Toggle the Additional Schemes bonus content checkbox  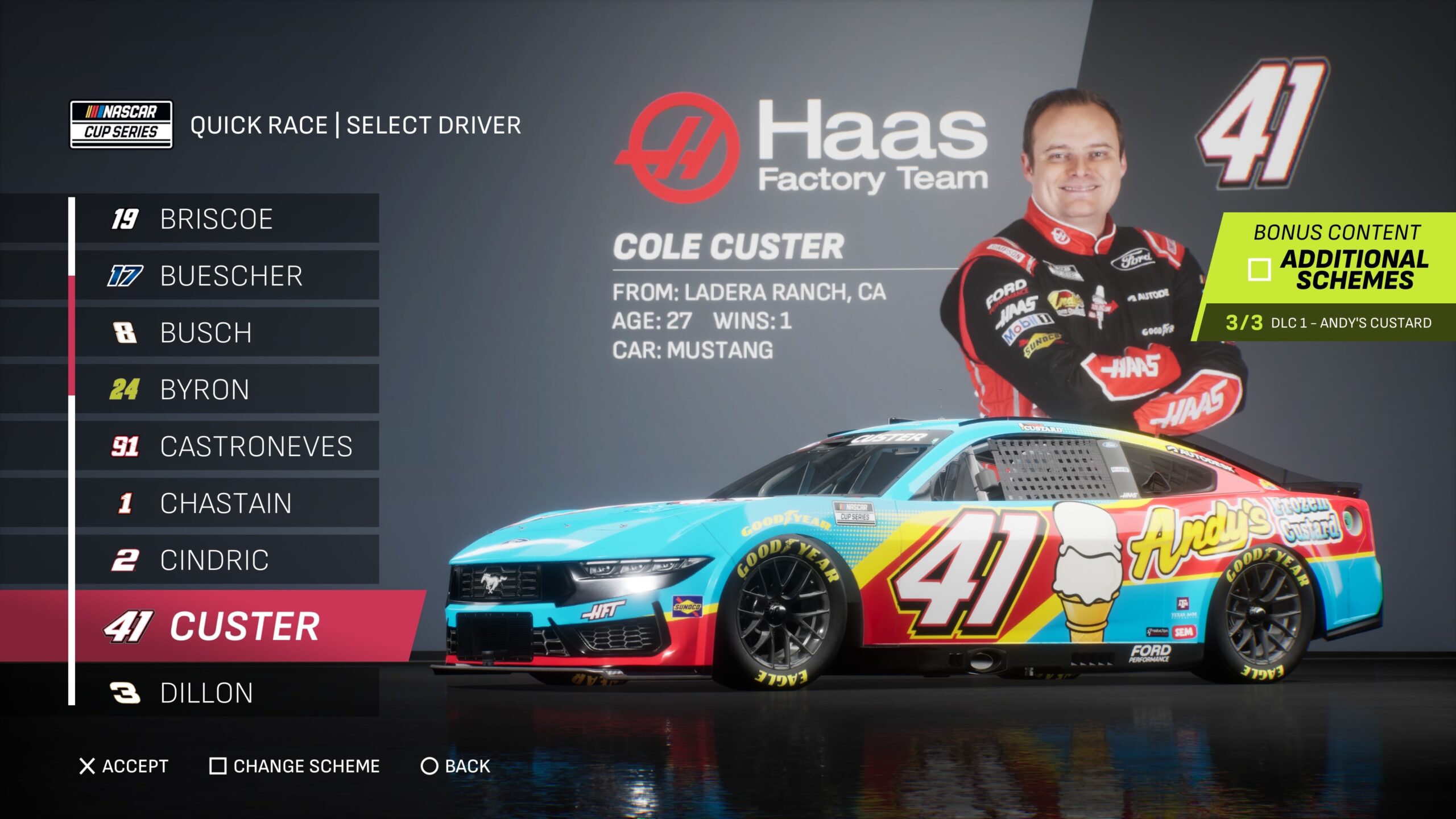point(1259,270)
